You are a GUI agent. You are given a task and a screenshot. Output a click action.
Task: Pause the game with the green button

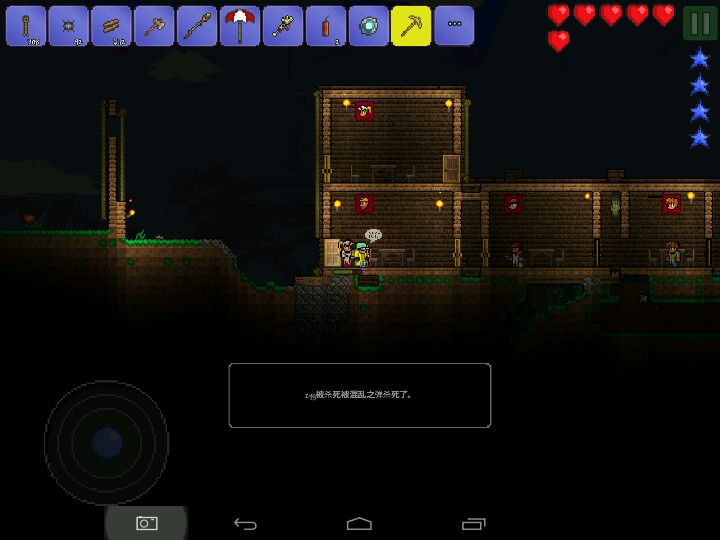(700, 22)
